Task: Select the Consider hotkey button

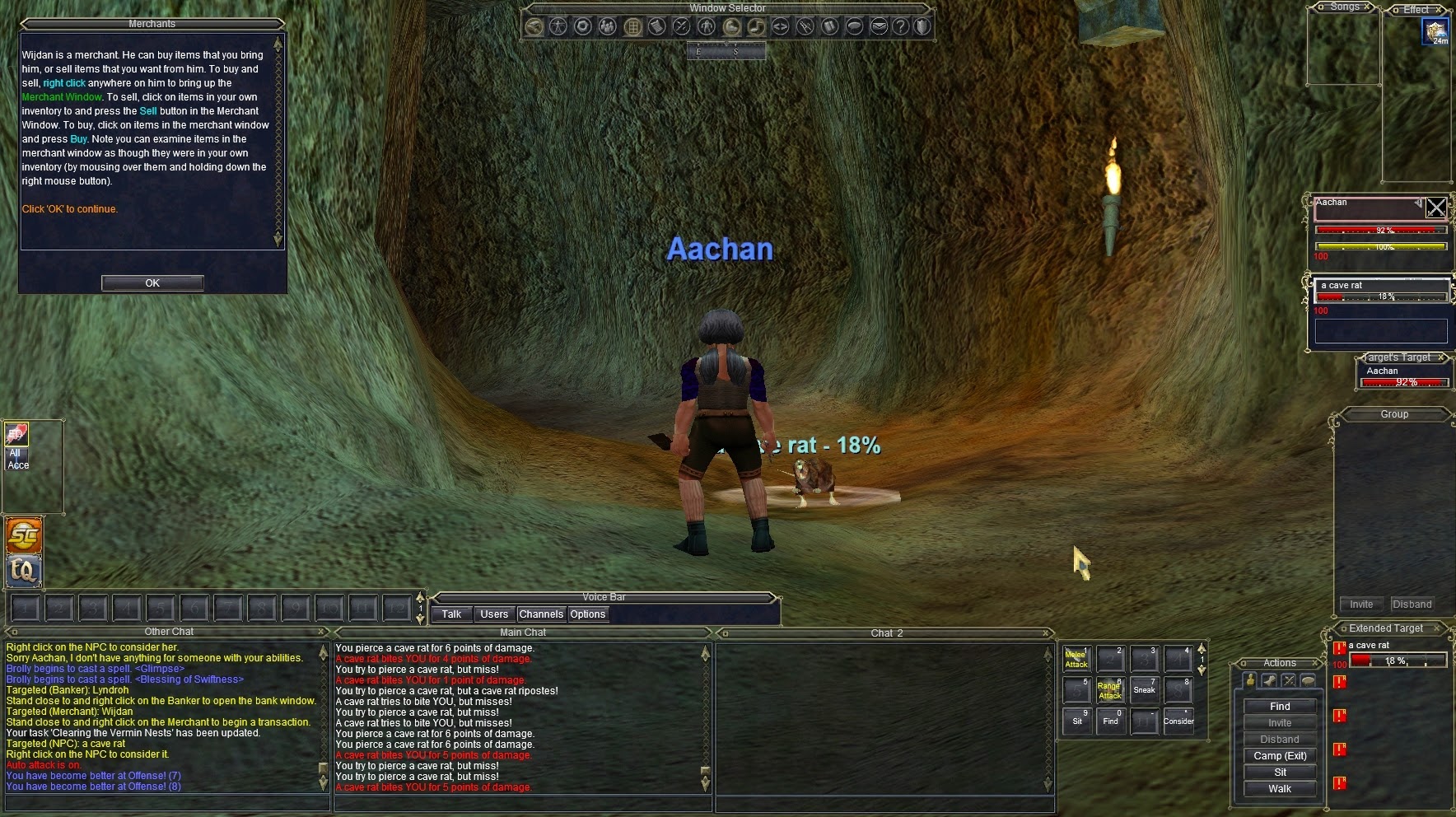Action: tap(1178, 721)
